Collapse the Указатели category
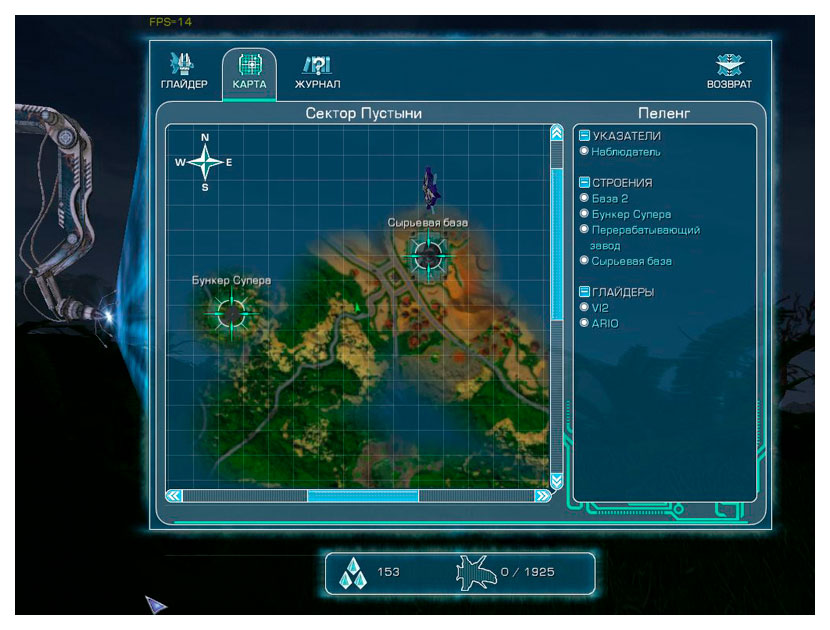This screenshot has width=830, height=630. pos(584,136)
